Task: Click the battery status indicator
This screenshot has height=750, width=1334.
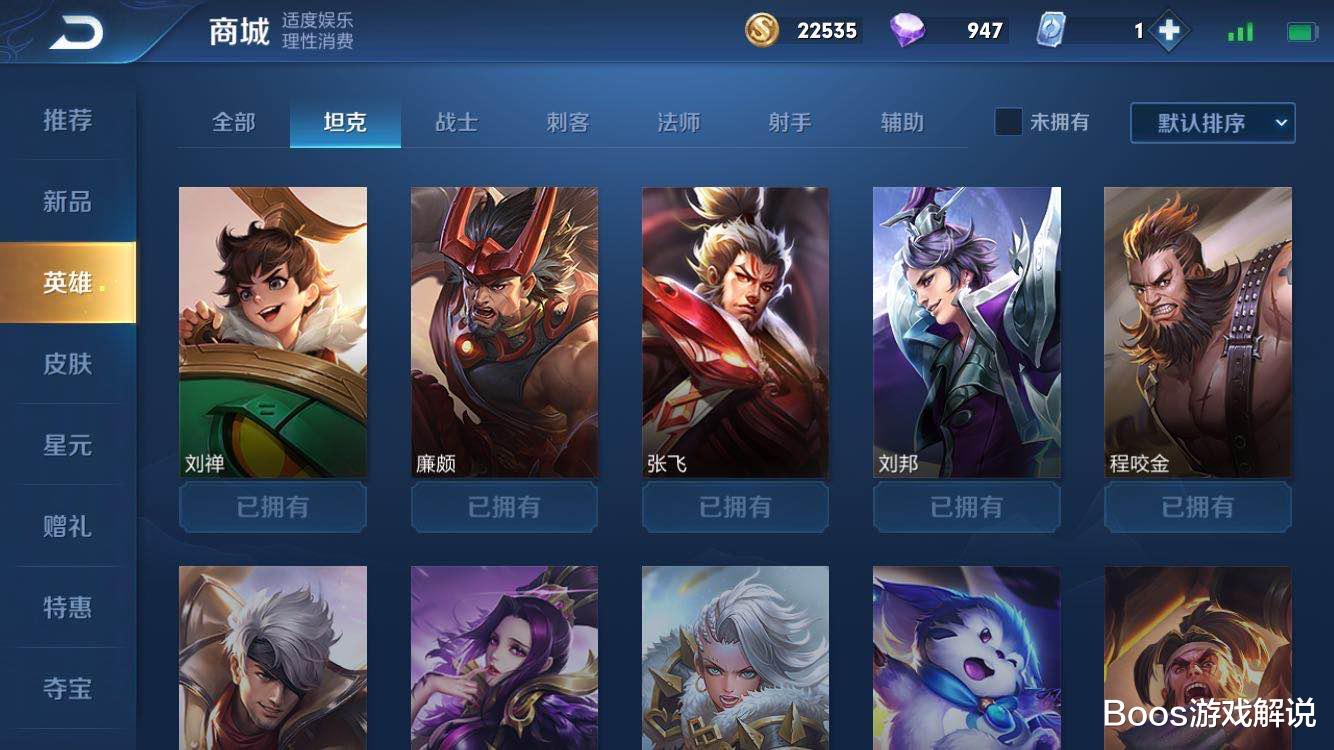Action: point(1300,31)
